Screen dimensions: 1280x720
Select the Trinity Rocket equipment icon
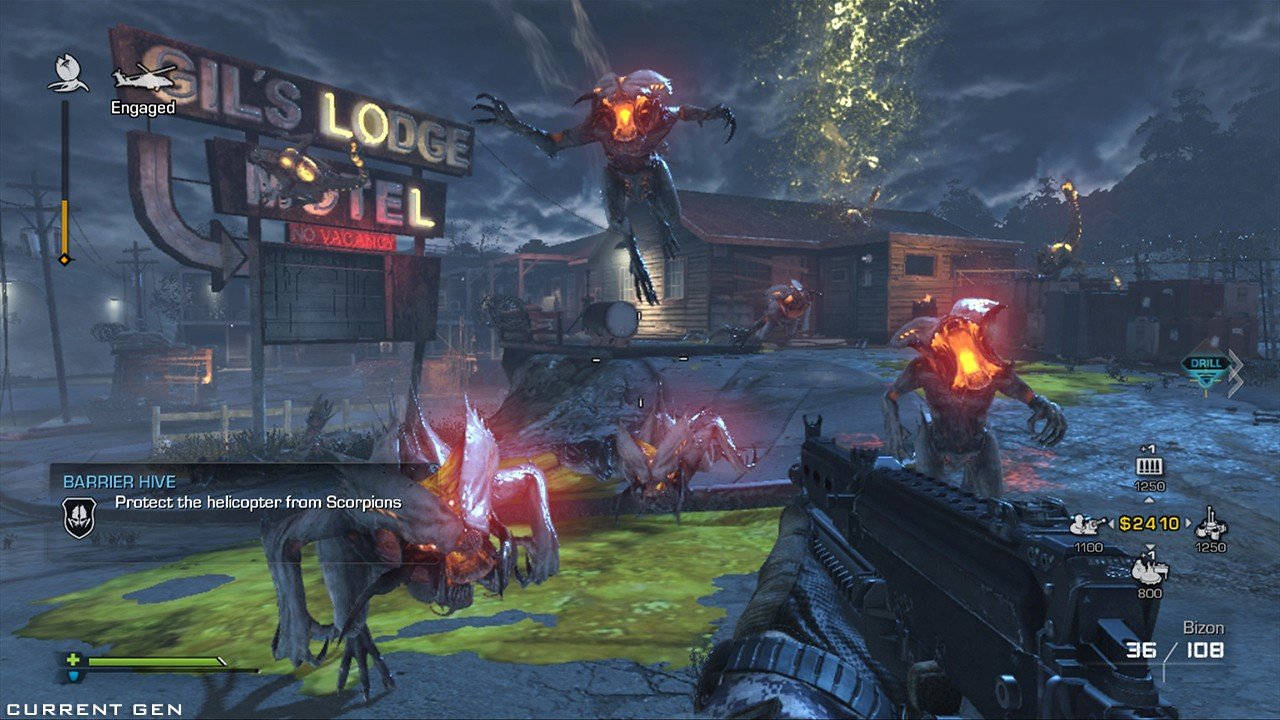[1210, 527]
